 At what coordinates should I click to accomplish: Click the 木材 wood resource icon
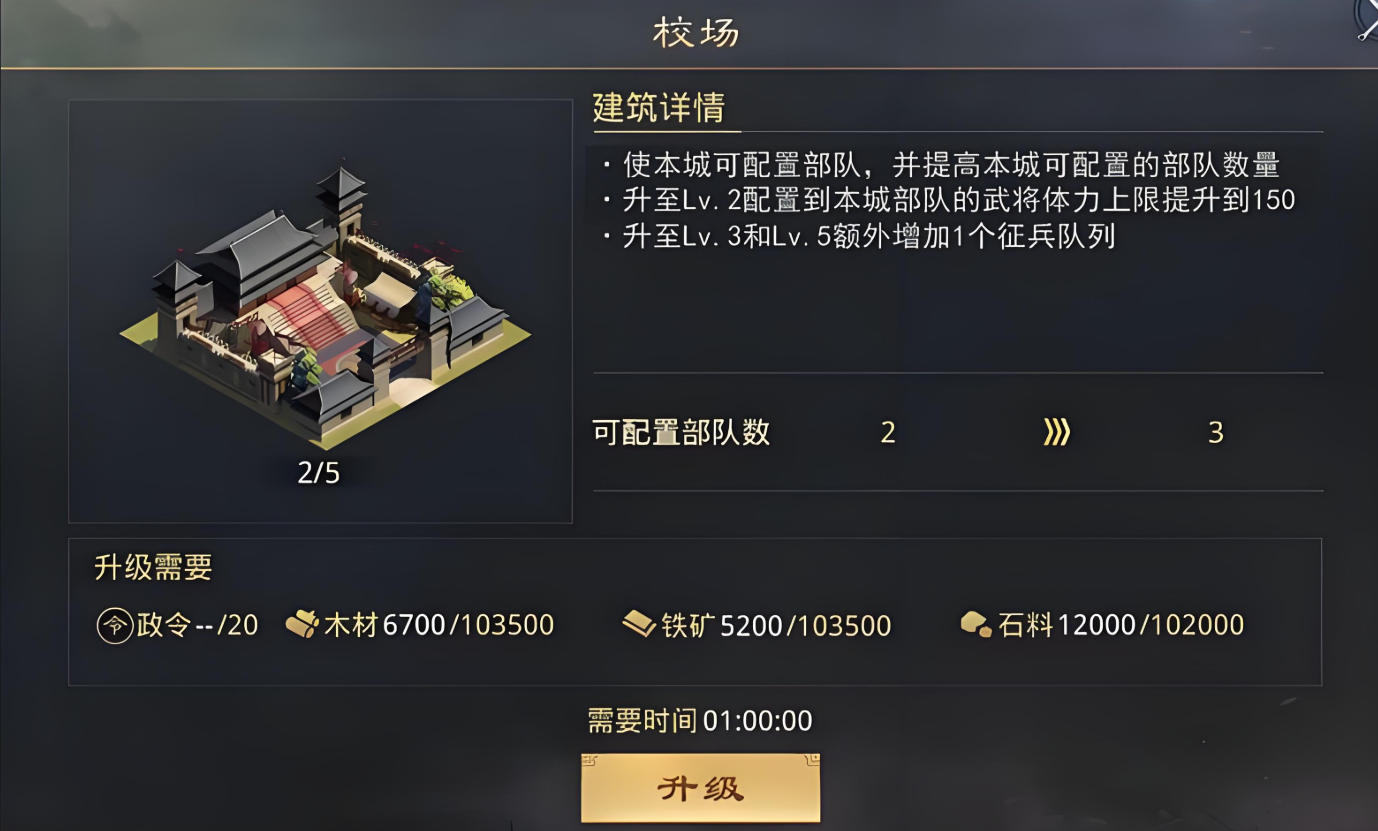point(302,625)
